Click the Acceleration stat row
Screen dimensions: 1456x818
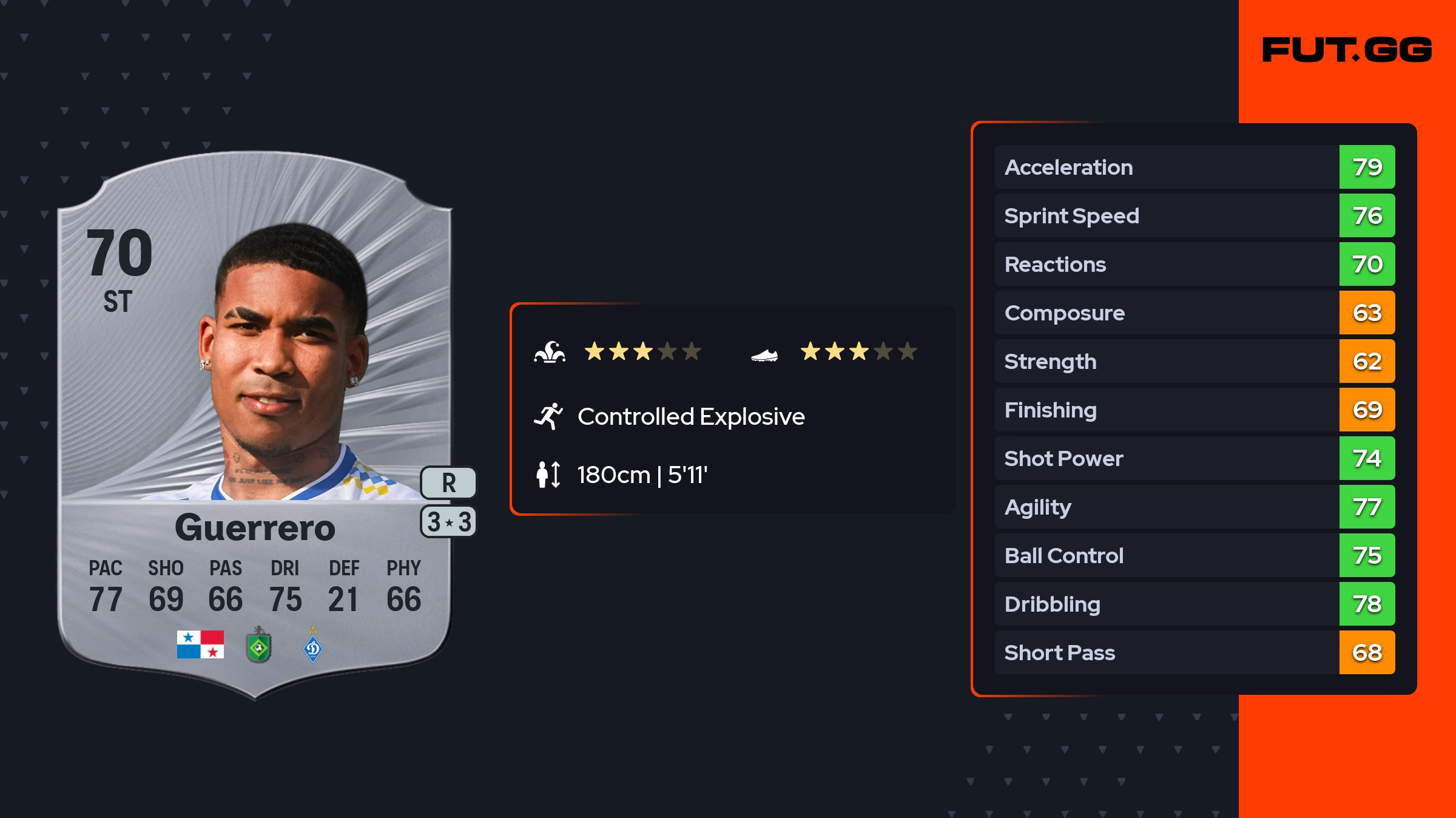pyautogui.click(x=1194, y=167)
